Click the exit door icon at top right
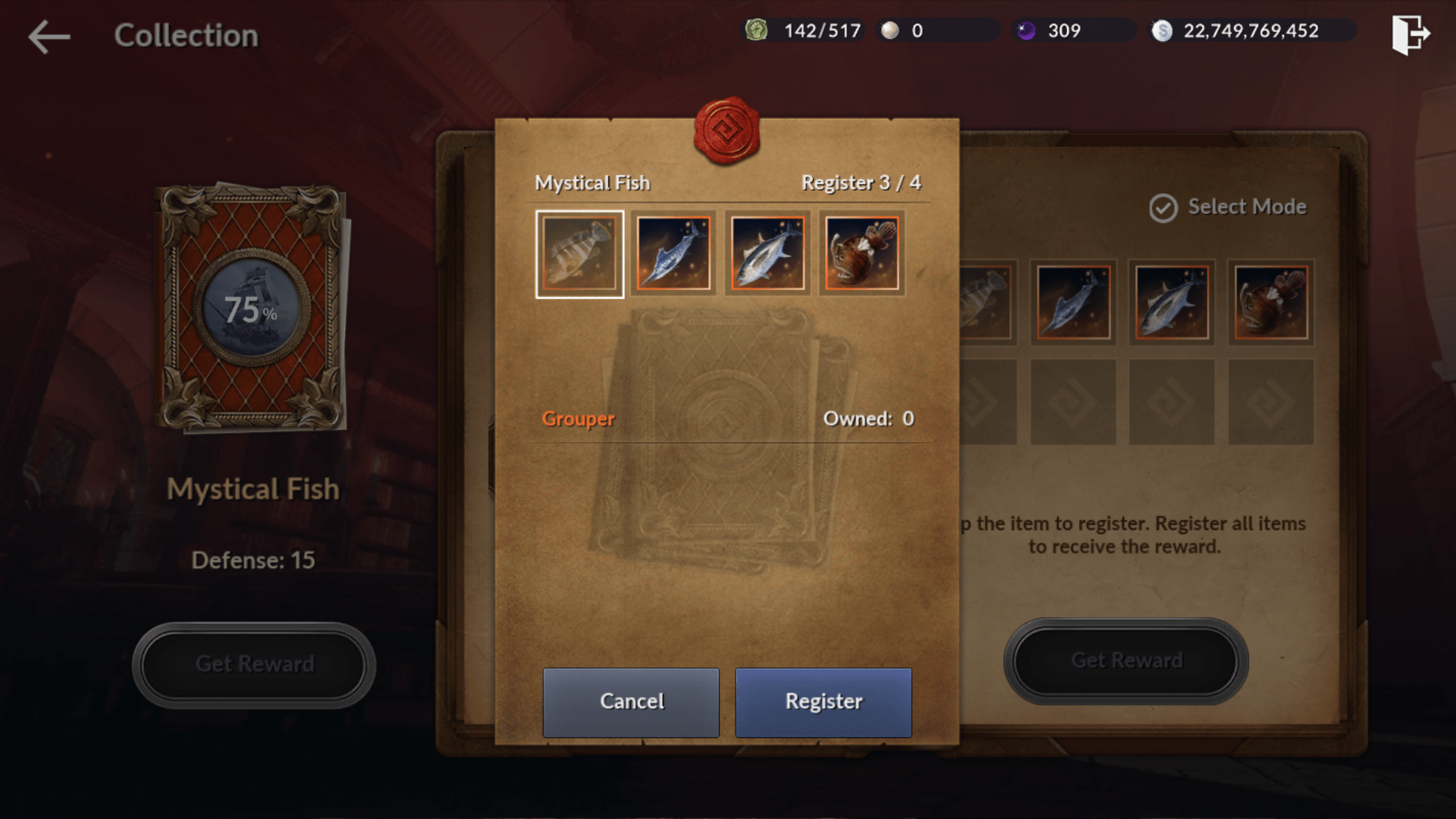This screenshot has height=819, width=1456. pos(1412,34)
